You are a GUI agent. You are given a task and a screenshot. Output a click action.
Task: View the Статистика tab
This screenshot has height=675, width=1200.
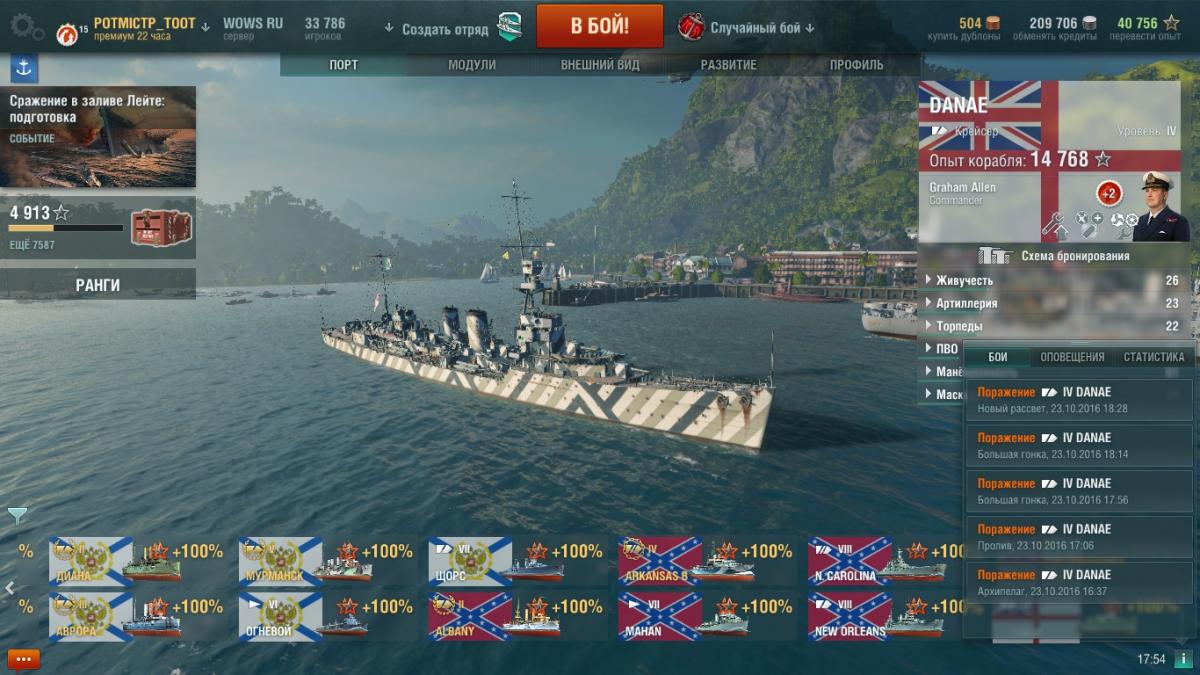[1153, 357]
